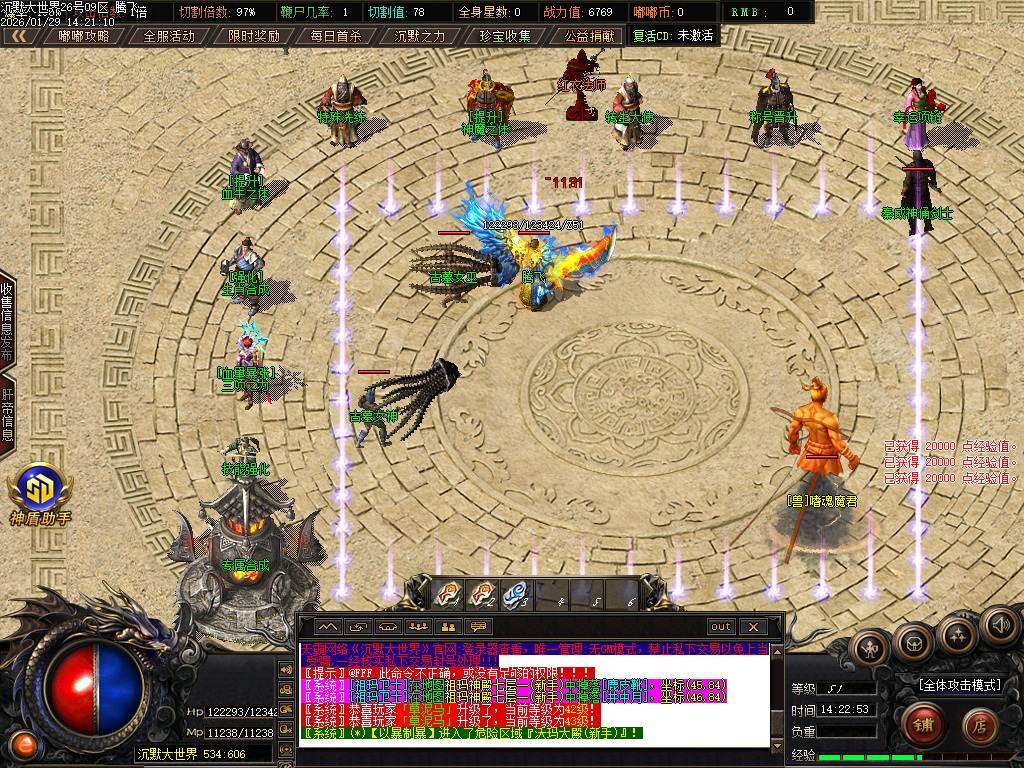
Task: Open the 珍宝收集 treasure collection menu
Action: point(504,35)
